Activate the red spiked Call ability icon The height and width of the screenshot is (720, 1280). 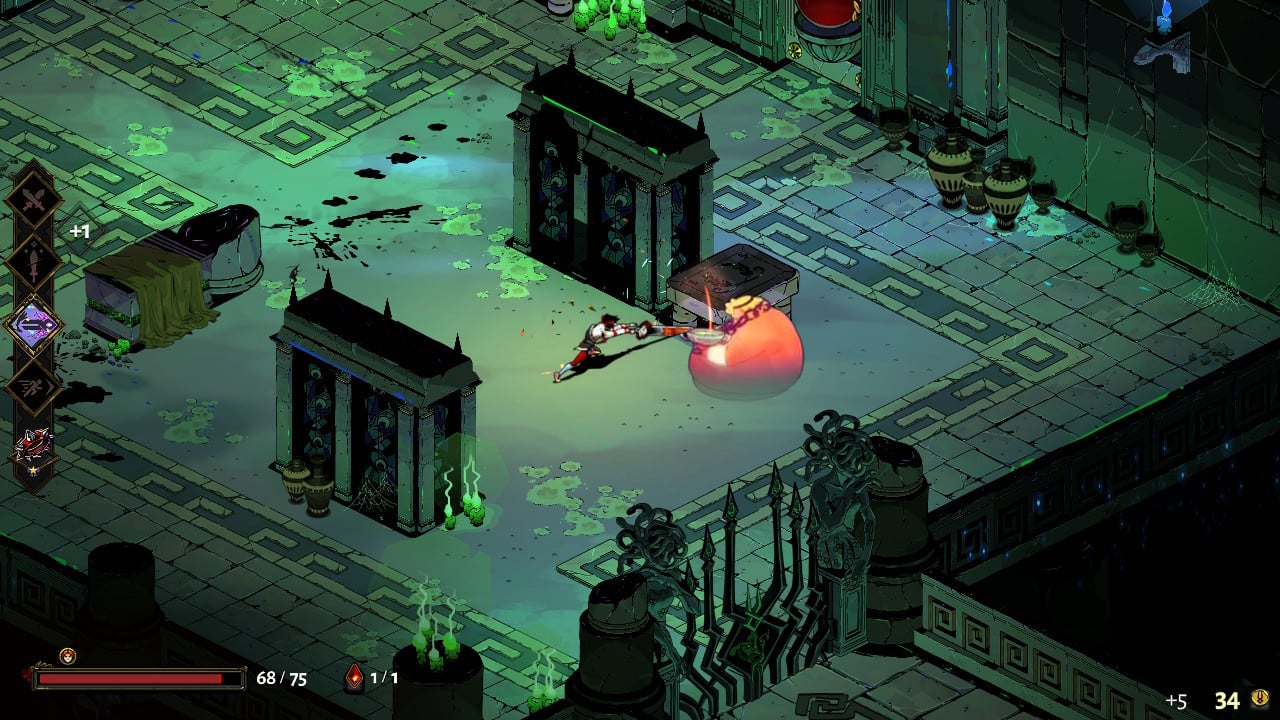34,447
